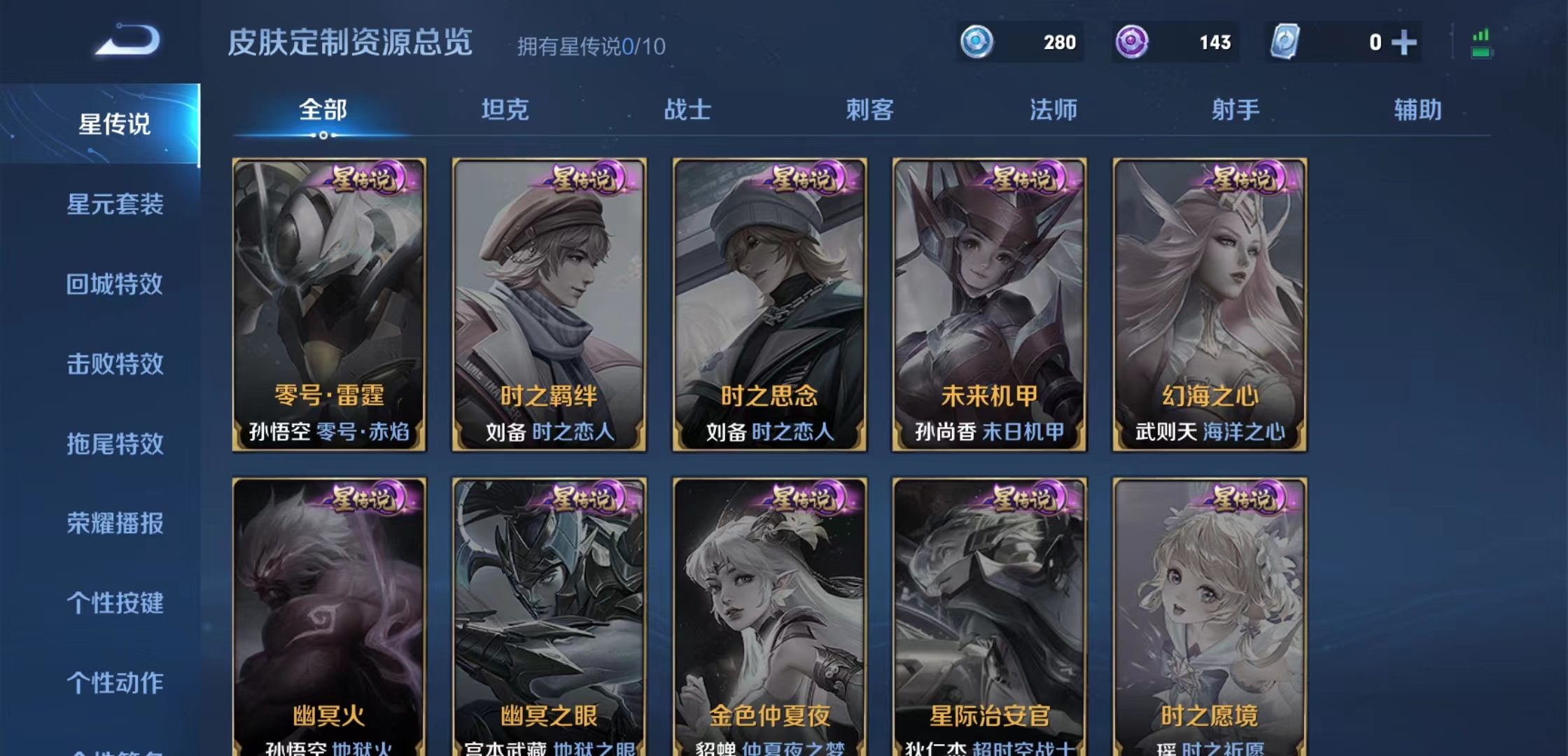Switch to the 射手 tab
The width and height of the screenshot is (1568, 756).
[1235, 108]
